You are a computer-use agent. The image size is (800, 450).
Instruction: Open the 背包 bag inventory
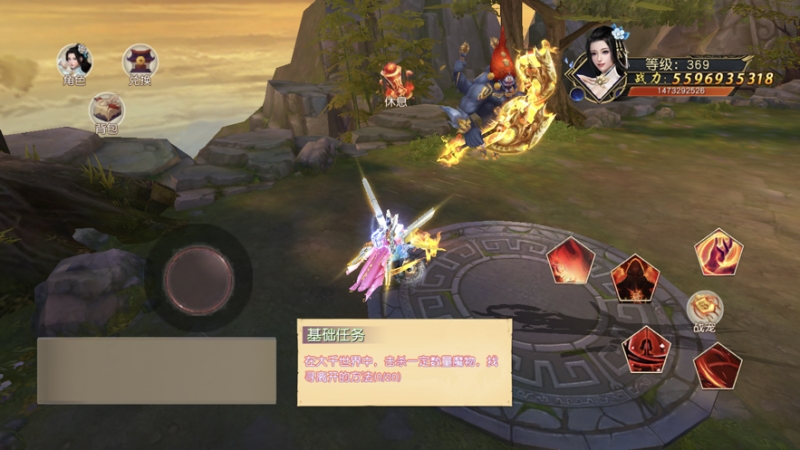tap(106, 110)
